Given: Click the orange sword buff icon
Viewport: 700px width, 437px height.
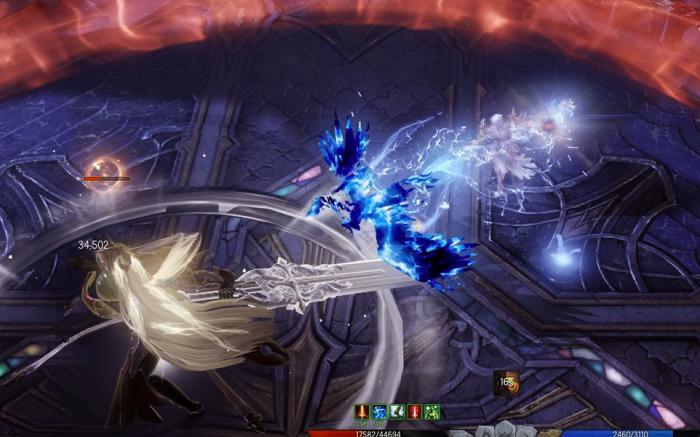Looking at the screenshot, I should point(361,412).
